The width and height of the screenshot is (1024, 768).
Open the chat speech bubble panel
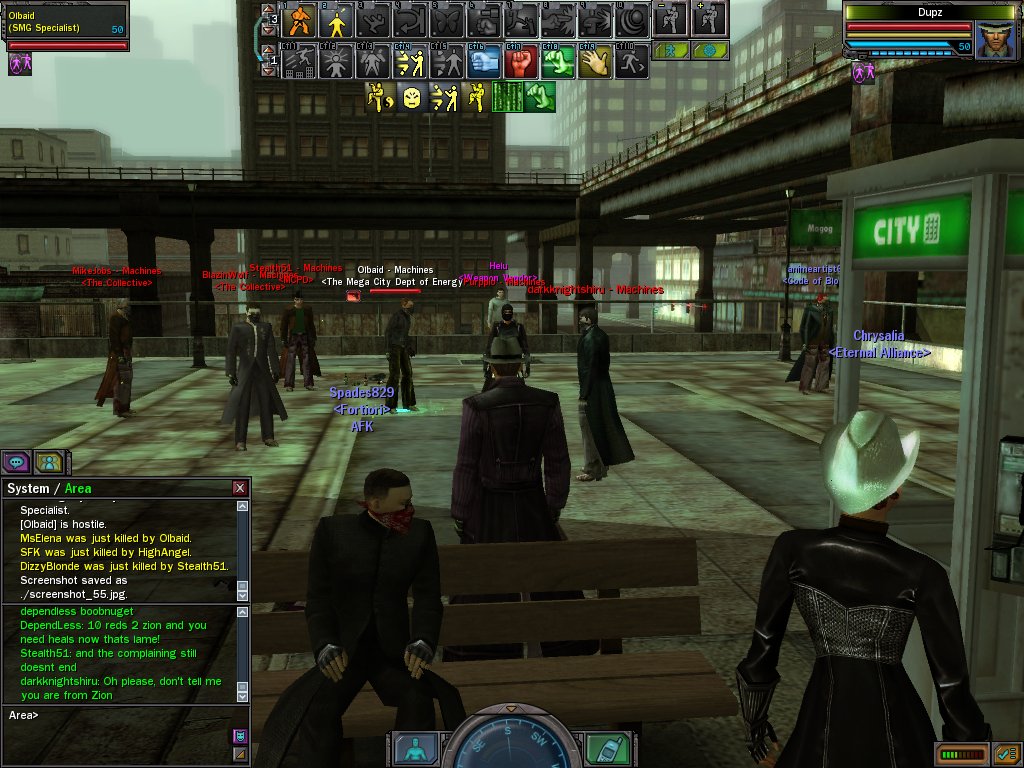[16, 462]
